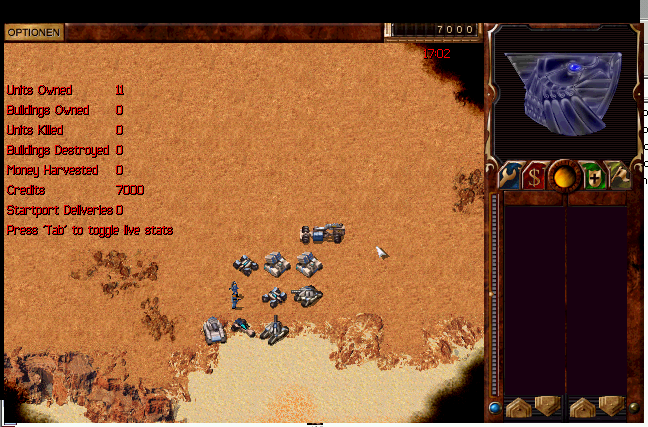The image size is (648, 427).
Task: Click the right build column's up arrow
Action: pyautogui.click(x=581, y=407)
